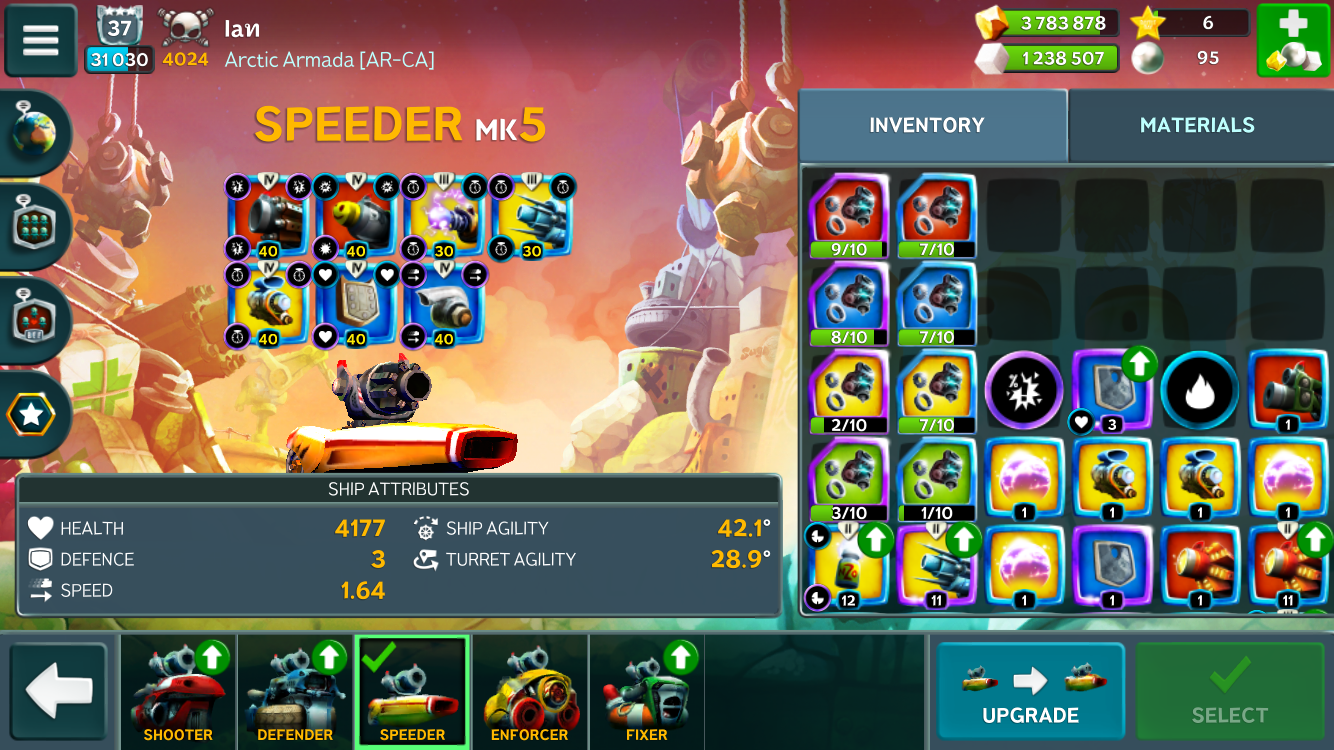Choose the Fixer ship
This screenshot has height=750, width=1334.
(x=646, y=692)
